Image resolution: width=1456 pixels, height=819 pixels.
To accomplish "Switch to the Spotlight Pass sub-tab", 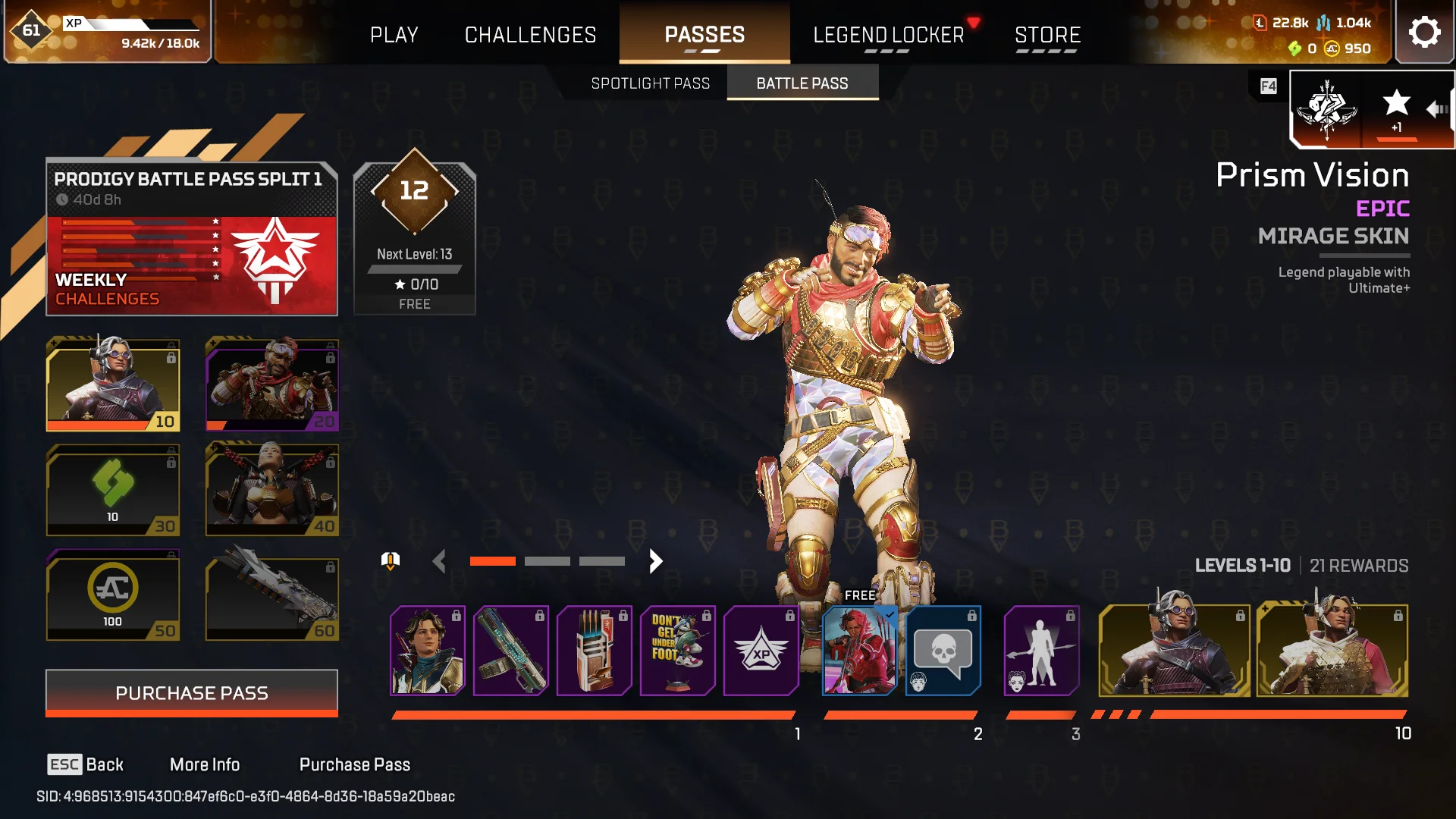I will [x=650, y=83].
